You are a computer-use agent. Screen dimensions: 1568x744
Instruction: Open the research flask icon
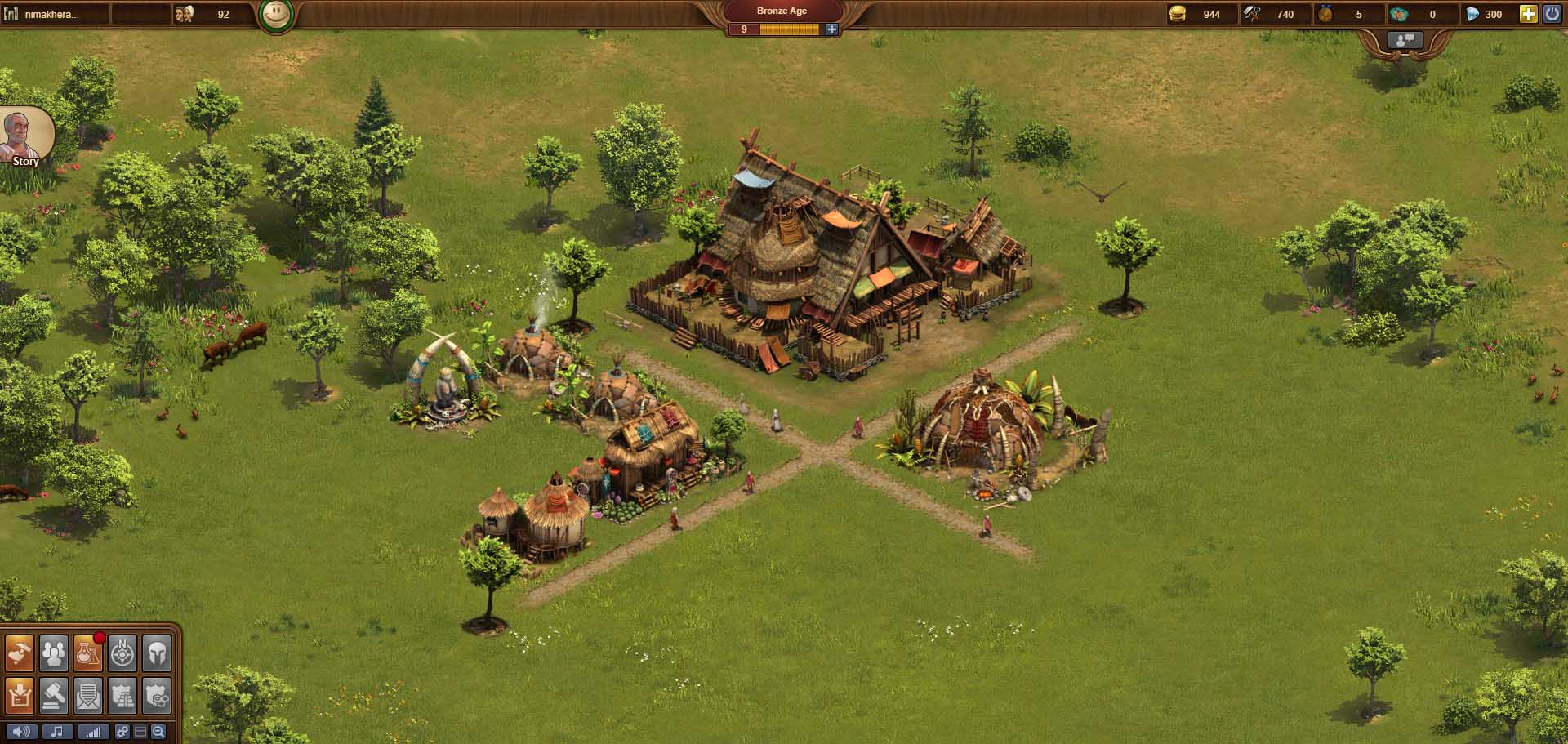[x=88, y=653]
